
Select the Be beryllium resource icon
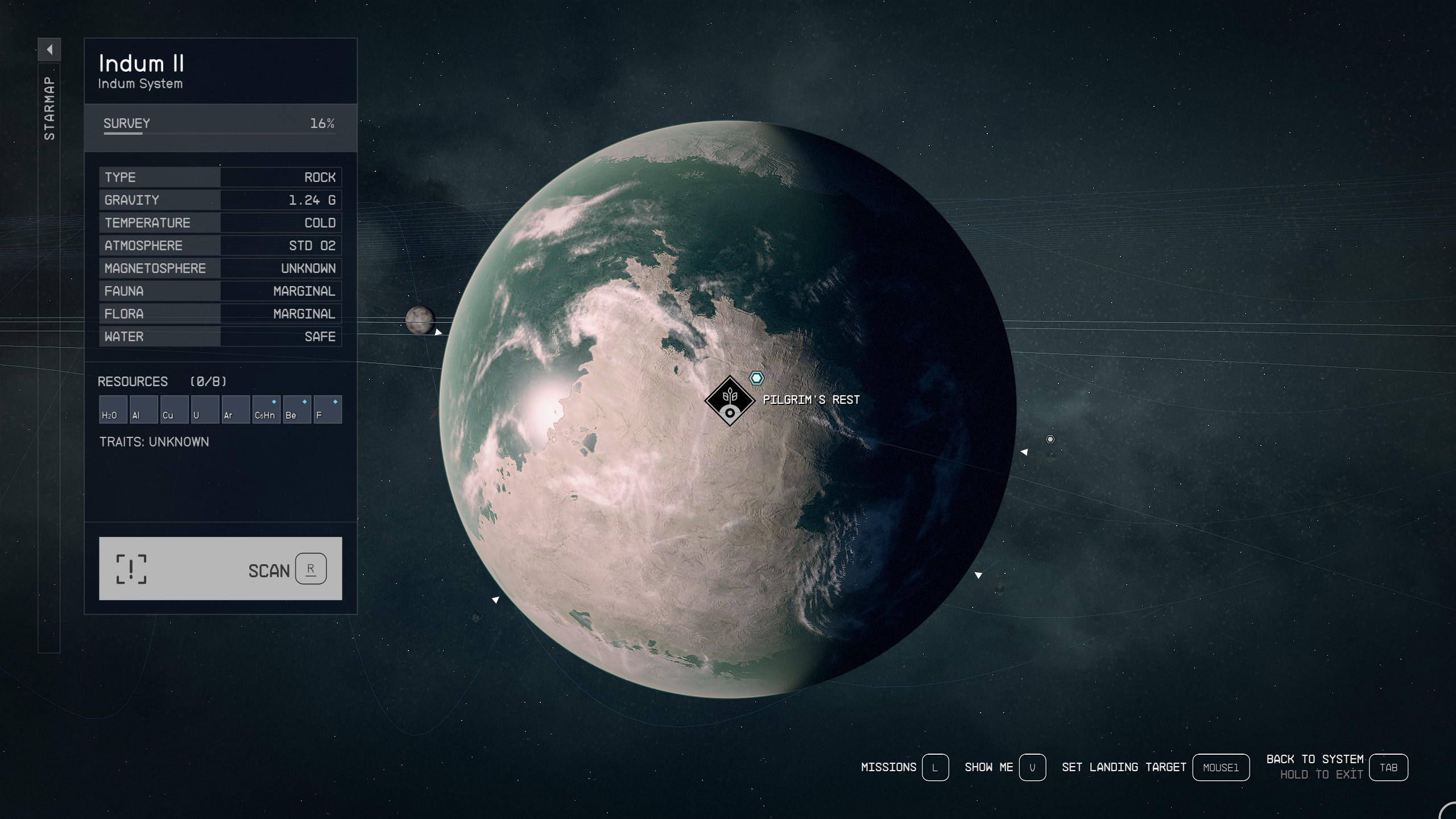click(x=297, y=408)
